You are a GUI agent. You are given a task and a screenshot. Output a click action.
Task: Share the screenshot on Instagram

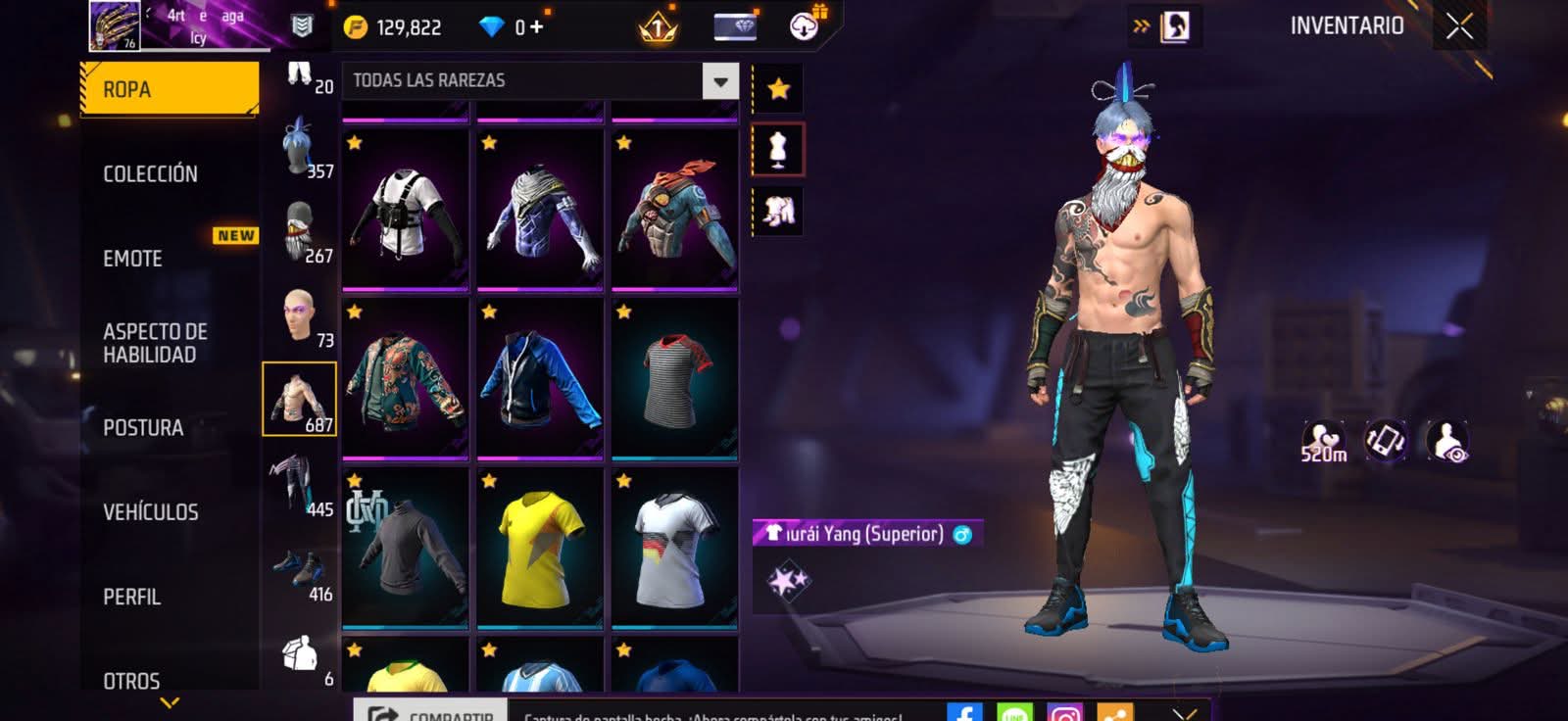click(x=1065, y=713)
